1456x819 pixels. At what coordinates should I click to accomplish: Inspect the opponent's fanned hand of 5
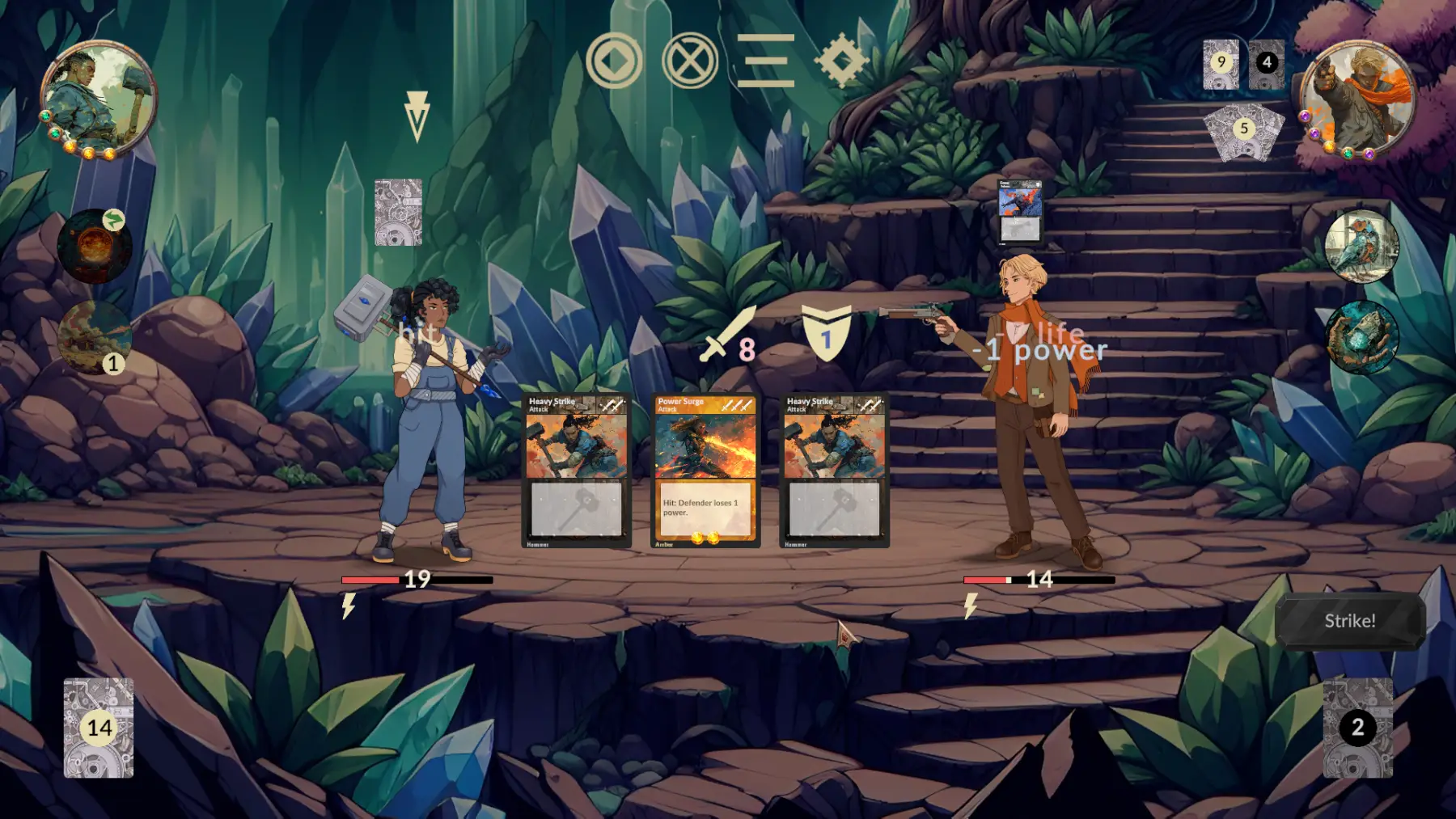(1244, 130)
